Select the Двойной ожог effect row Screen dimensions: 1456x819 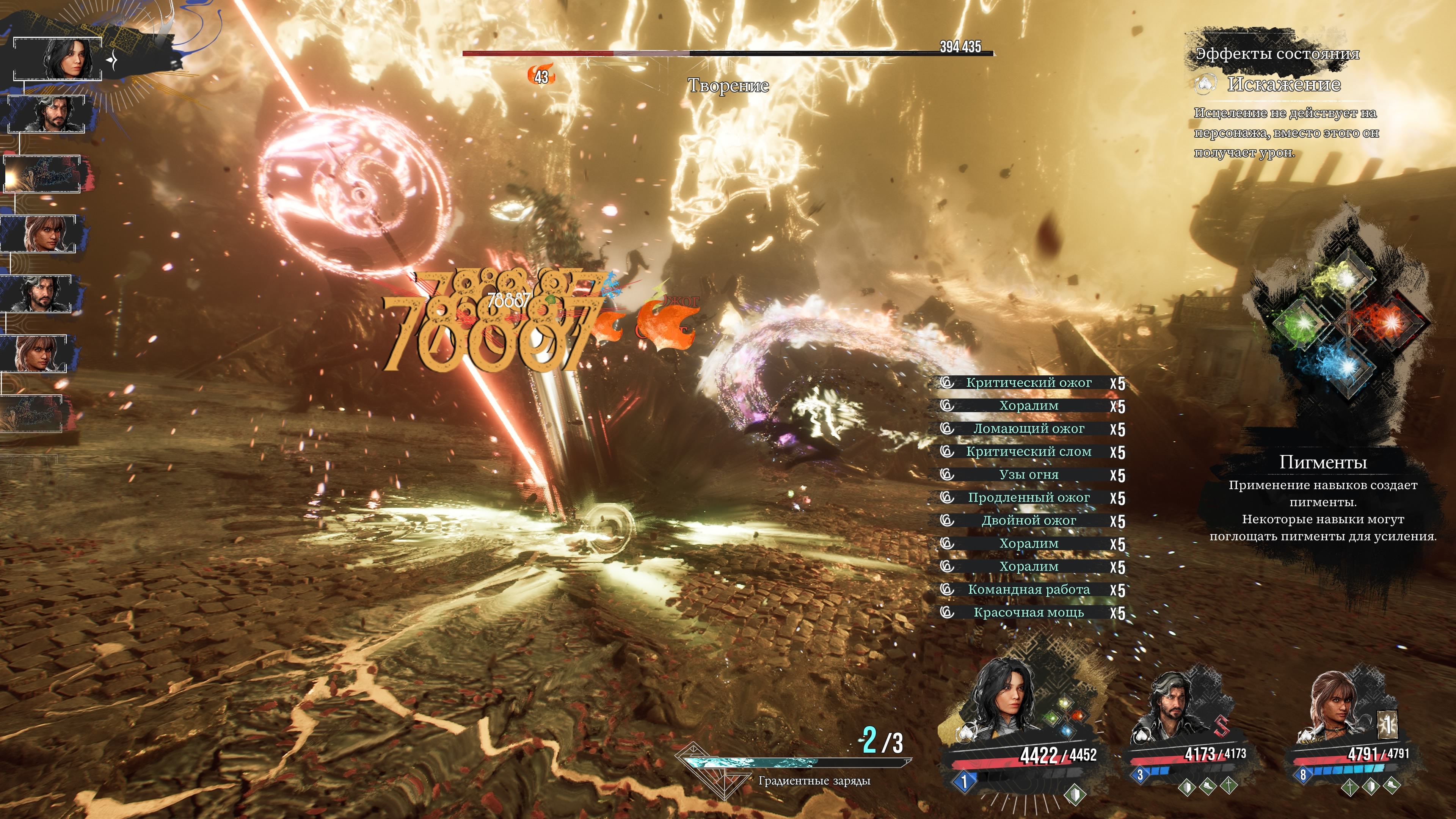pyautogui.click(x=1029, y=521)
